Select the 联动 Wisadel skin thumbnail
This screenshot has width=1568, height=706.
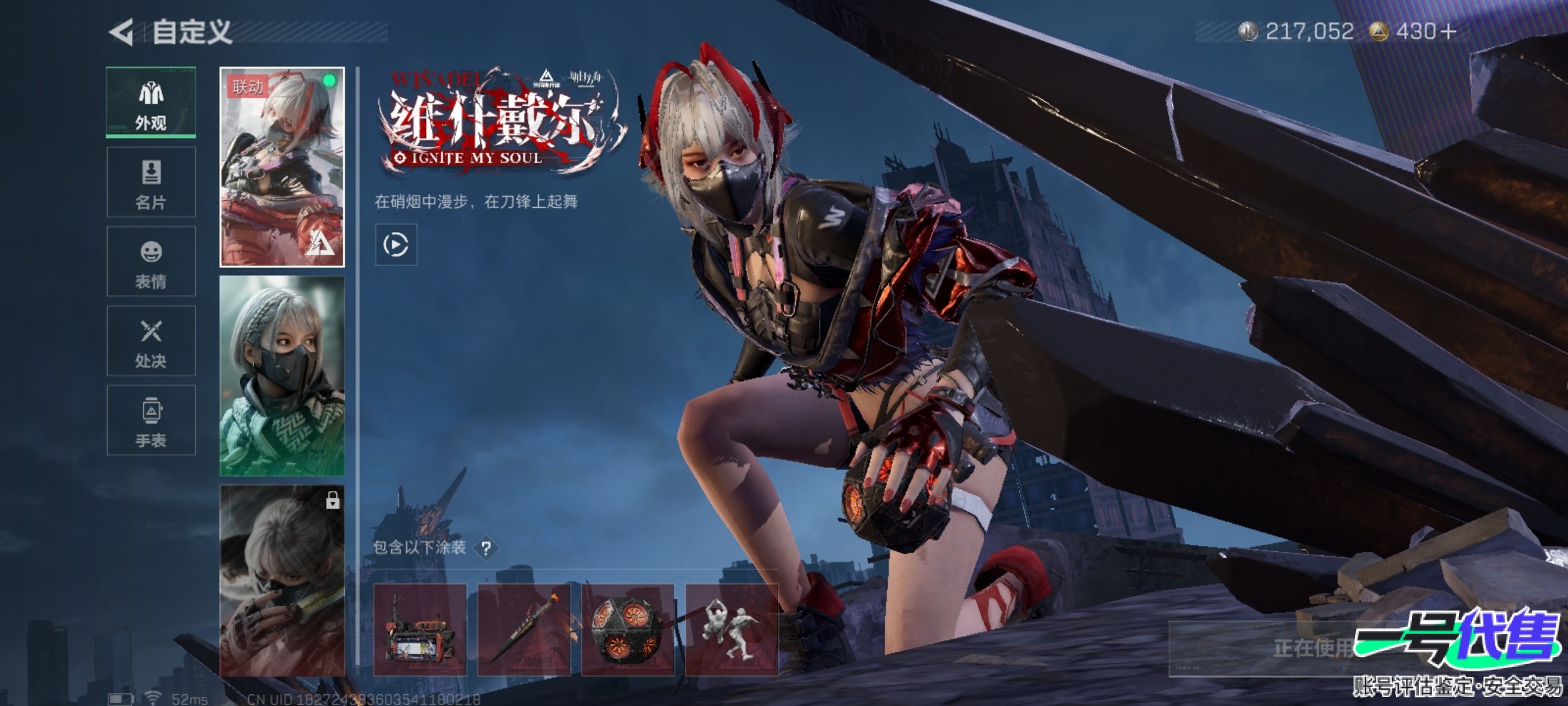[282, 167]
